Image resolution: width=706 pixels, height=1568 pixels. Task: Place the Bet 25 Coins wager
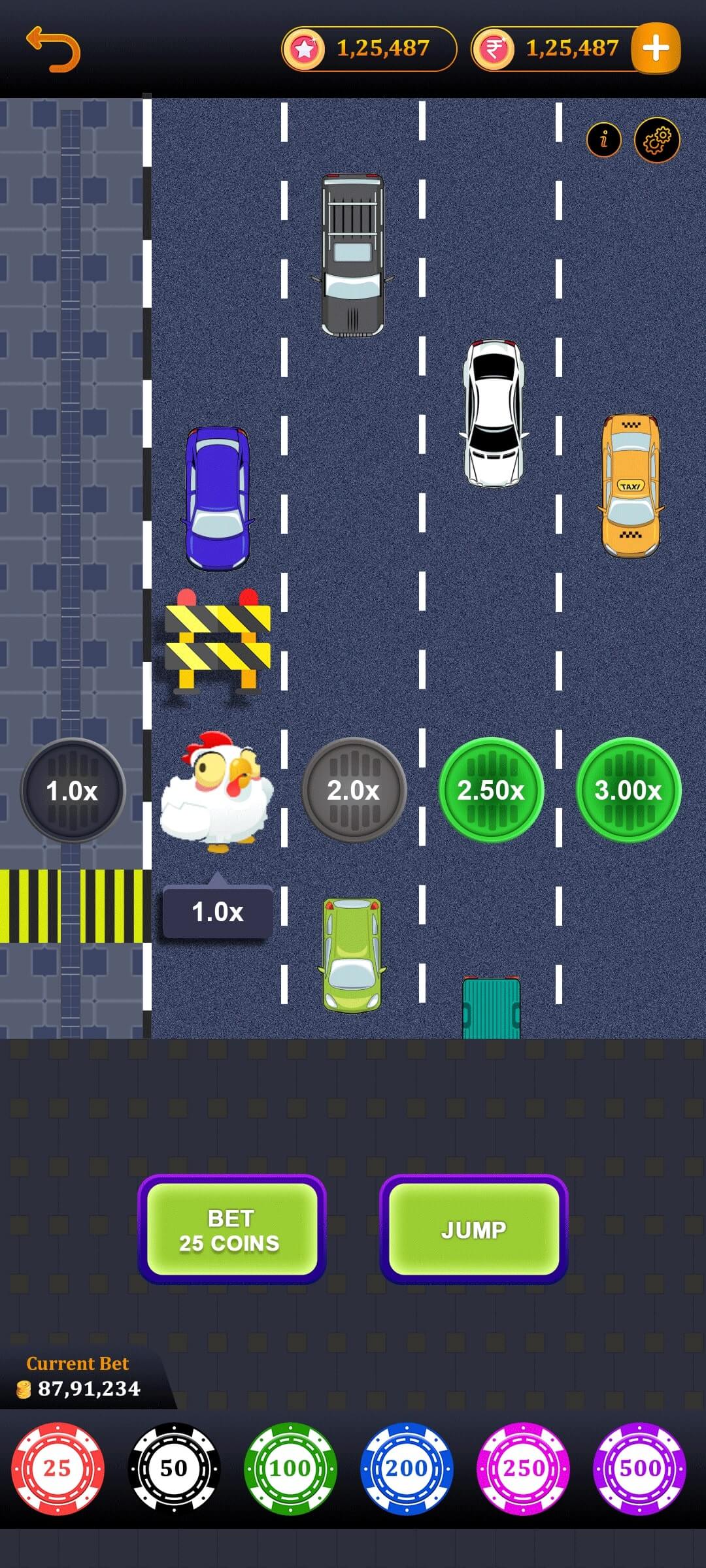point(231,1230)
